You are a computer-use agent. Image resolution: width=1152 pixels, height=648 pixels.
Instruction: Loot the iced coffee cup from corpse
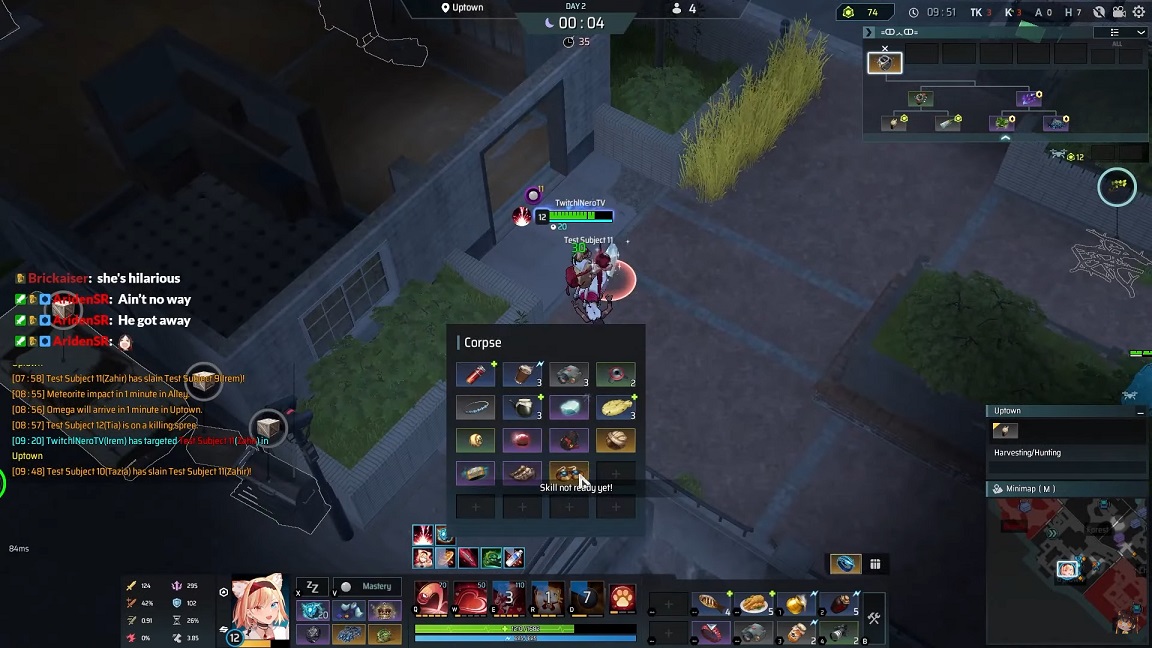pos(522,375)
